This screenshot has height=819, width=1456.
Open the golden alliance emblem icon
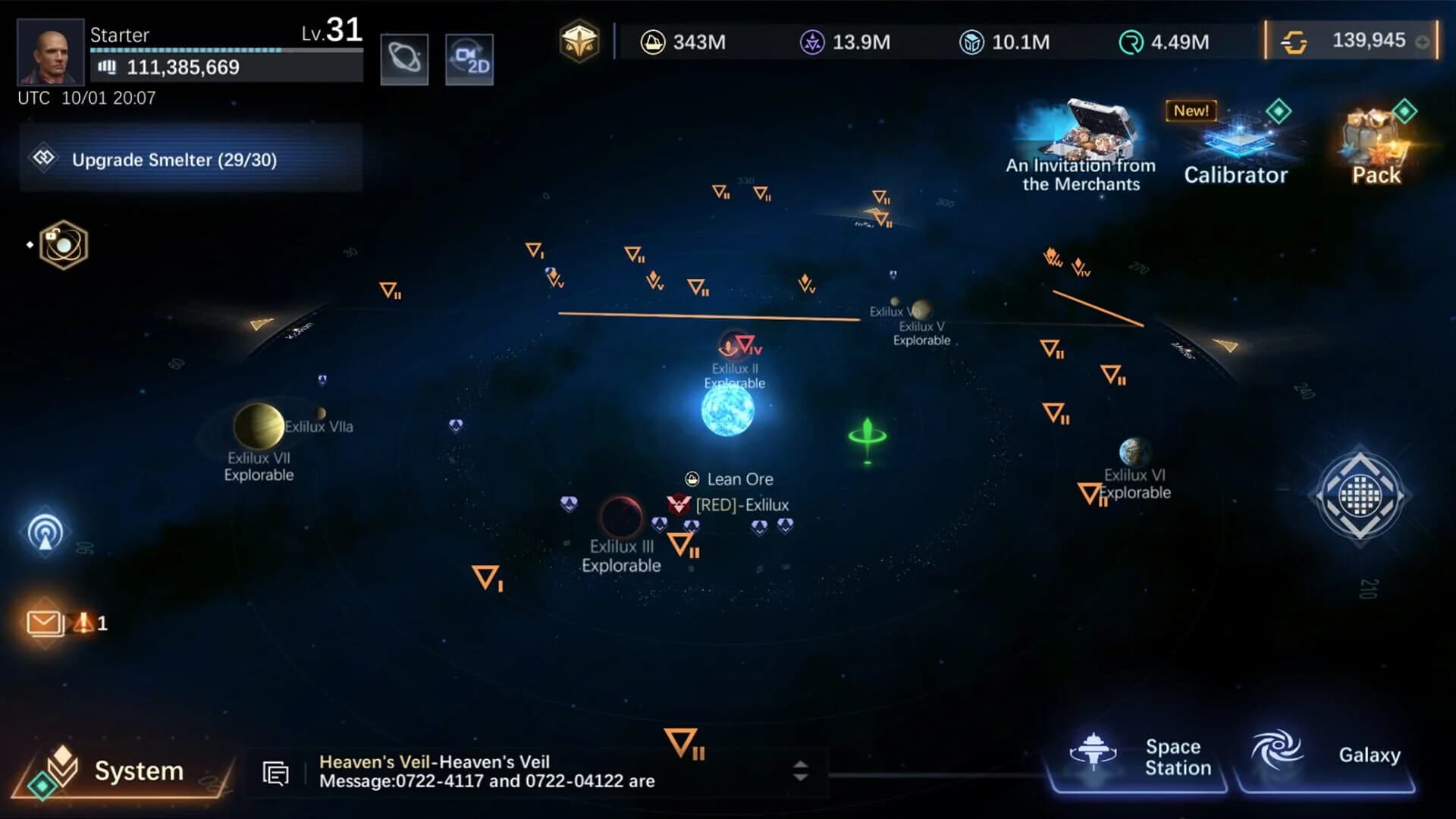(580, 42)
